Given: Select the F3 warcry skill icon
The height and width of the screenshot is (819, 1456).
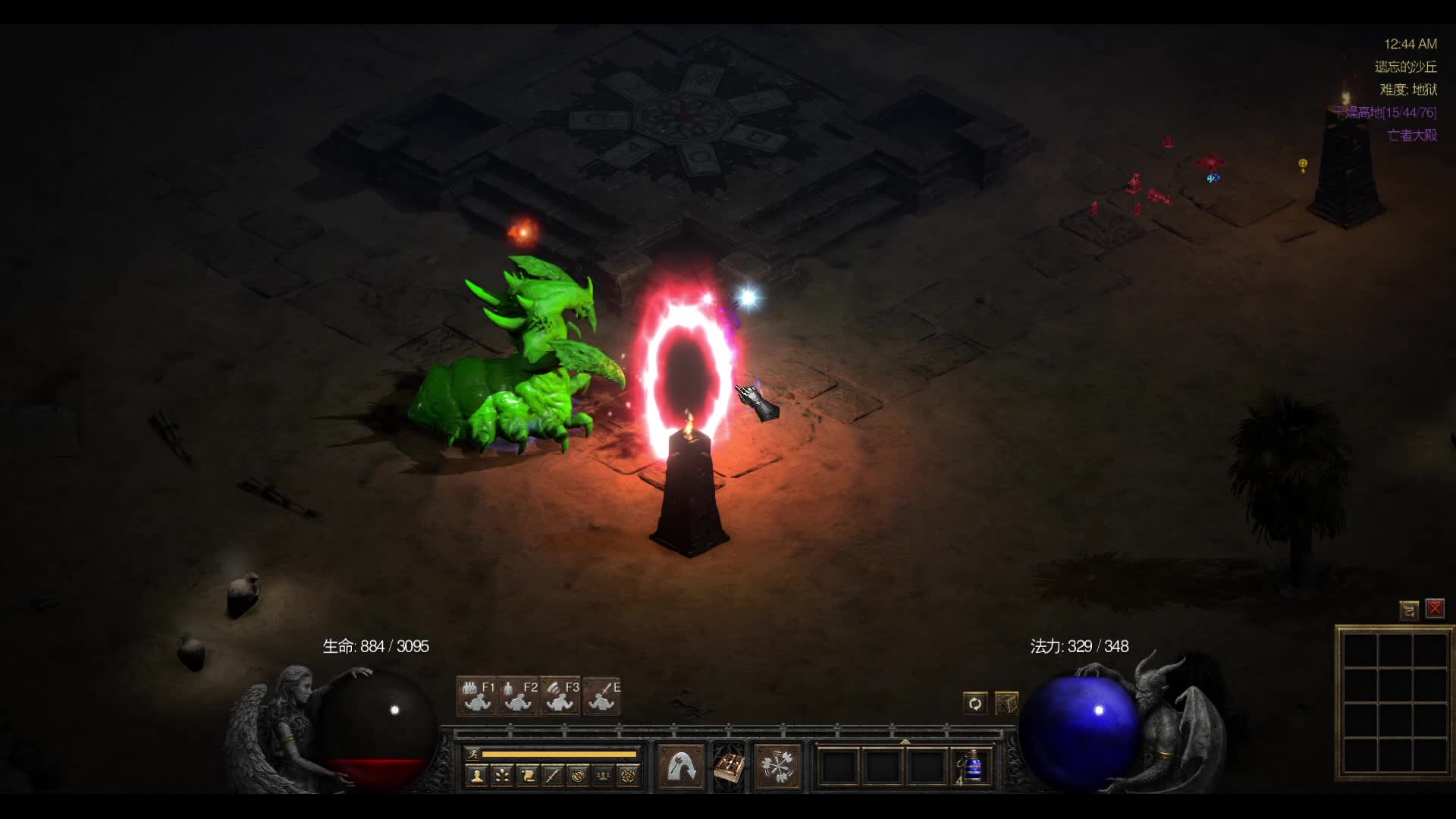Looking at the screenshot, I should coord(560,696).
